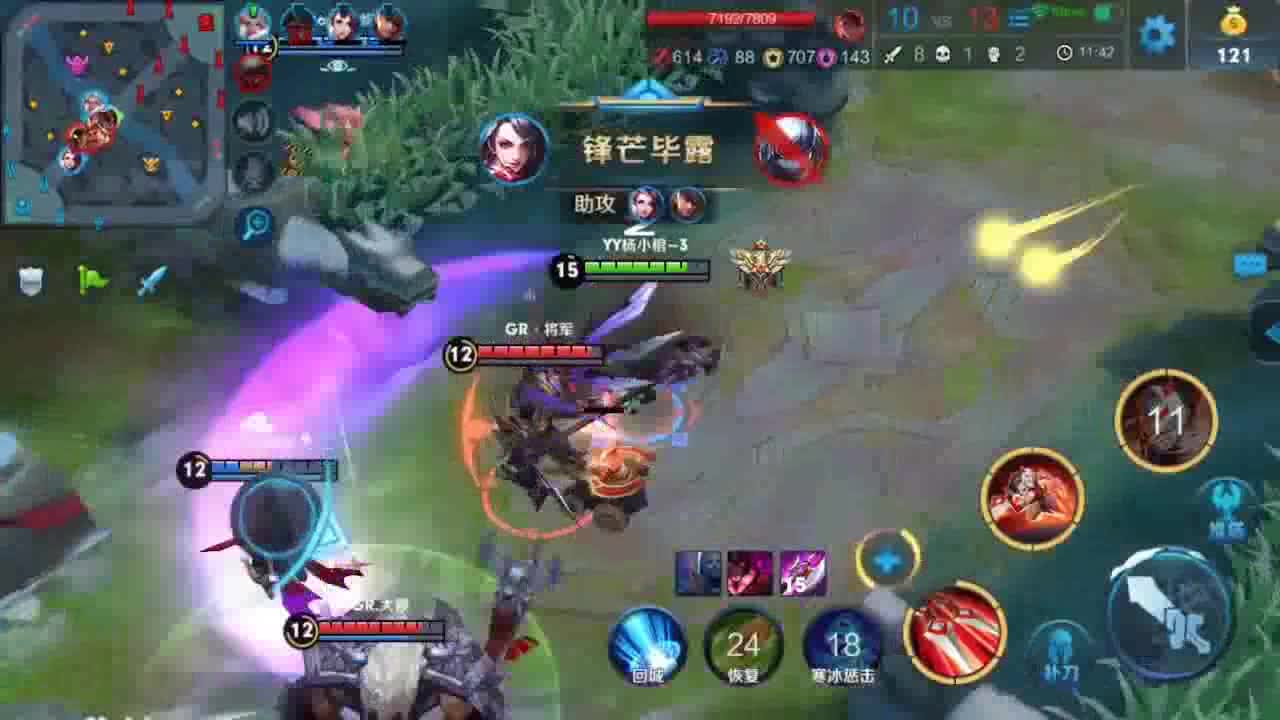Expand the minimap view
Image resolution: width=1280 pixels, height=720 pixels.
pos(110,115)
